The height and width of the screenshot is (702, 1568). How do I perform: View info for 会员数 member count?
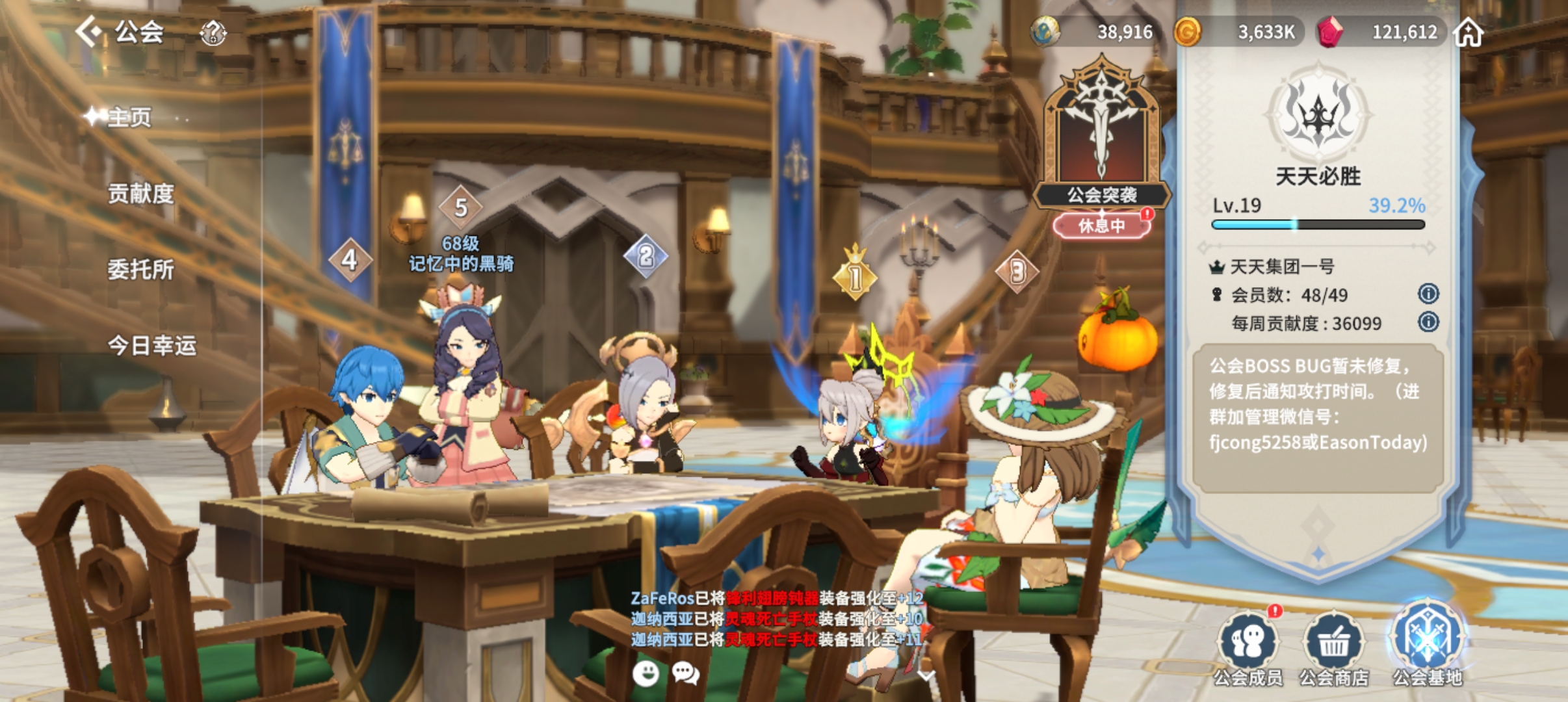1428,294
